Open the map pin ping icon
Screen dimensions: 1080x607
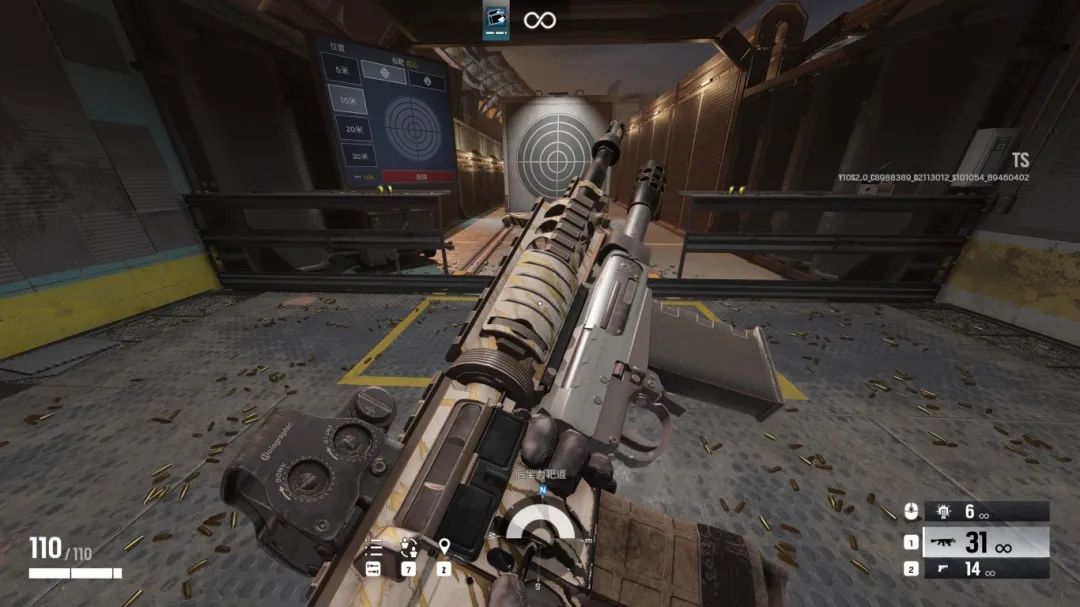tap(444, 547)
